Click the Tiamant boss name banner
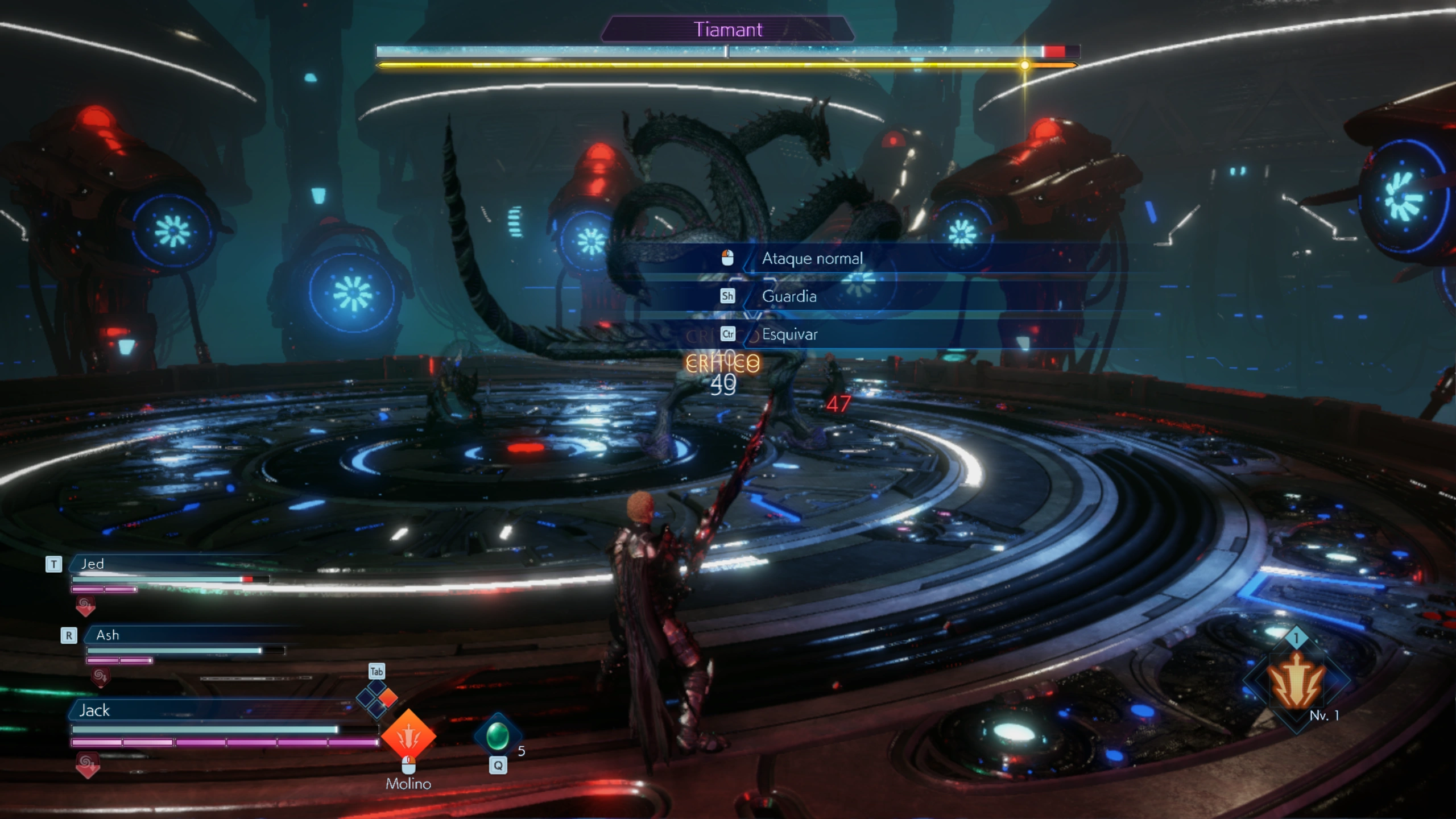Viewport: 1456px width, 819px height. click(x=727, y=30)
